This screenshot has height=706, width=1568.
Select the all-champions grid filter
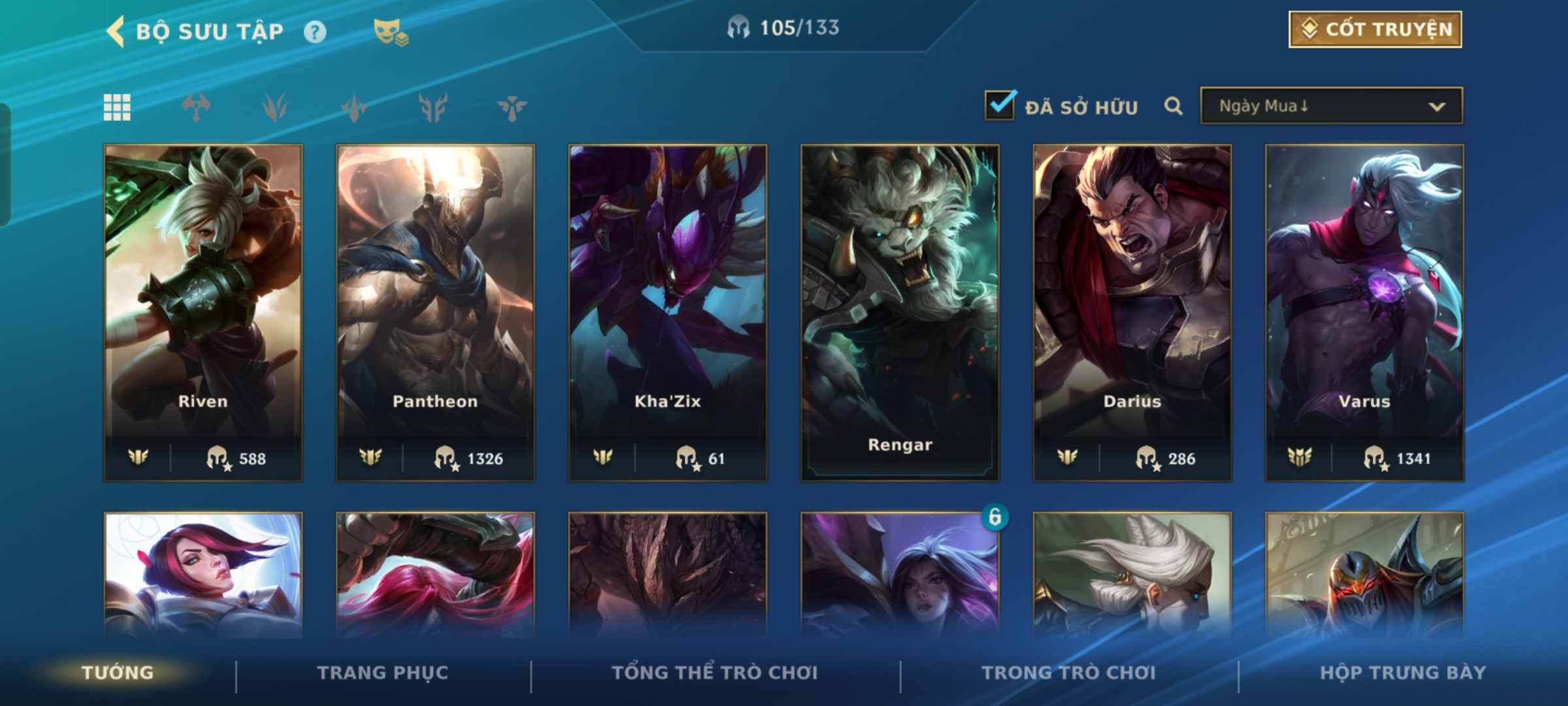[117, 107]
